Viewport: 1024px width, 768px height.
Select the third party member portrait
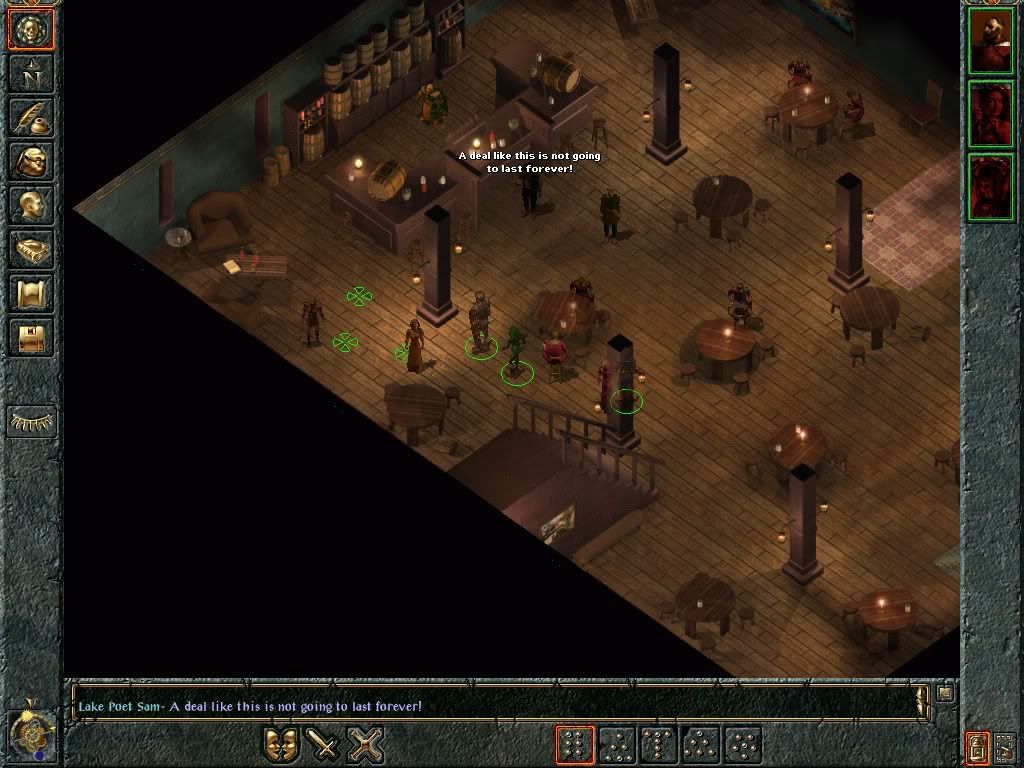(991, 187)
